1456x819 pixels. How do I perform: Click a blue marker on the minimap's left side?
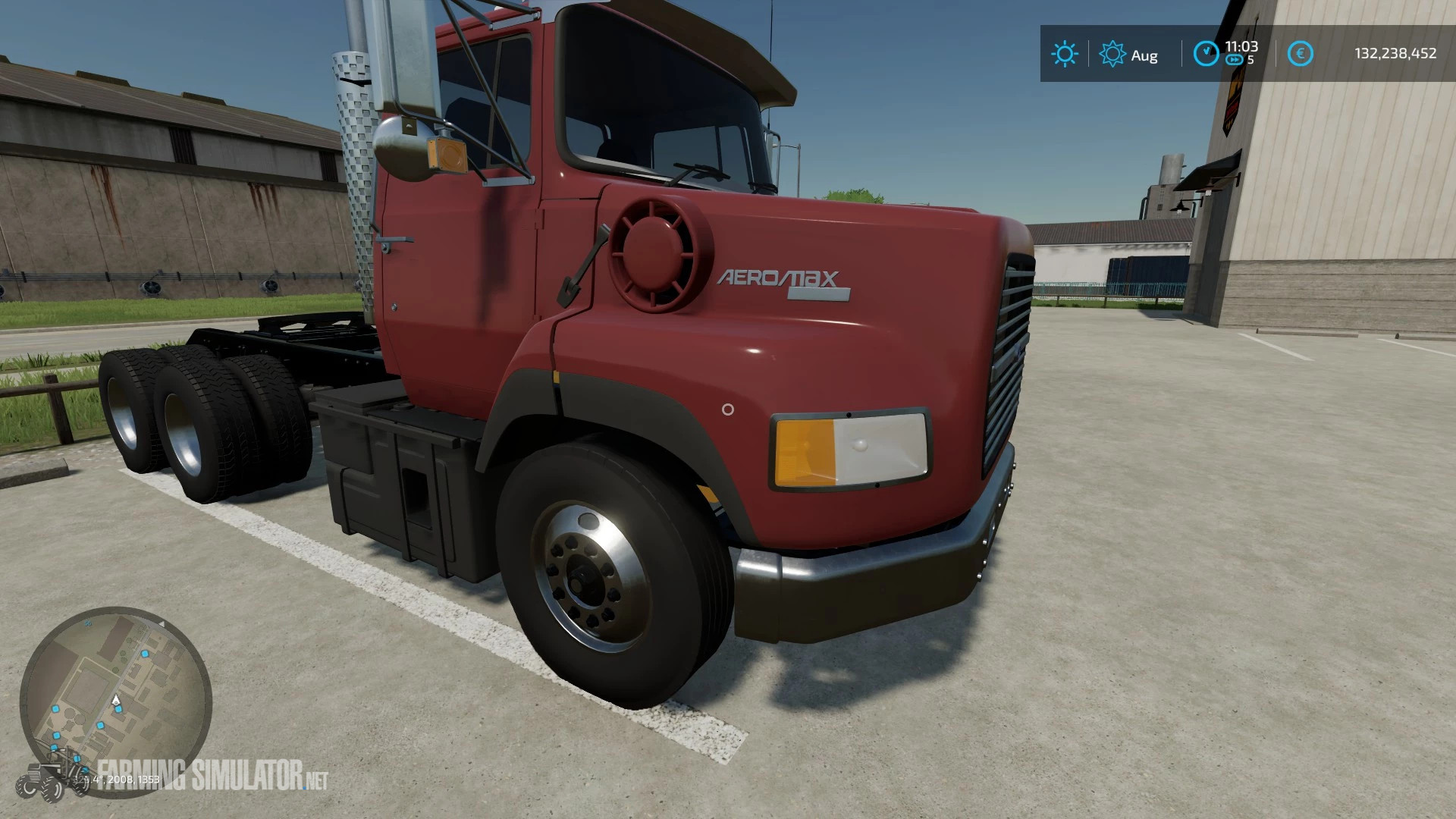coord(55,708)
